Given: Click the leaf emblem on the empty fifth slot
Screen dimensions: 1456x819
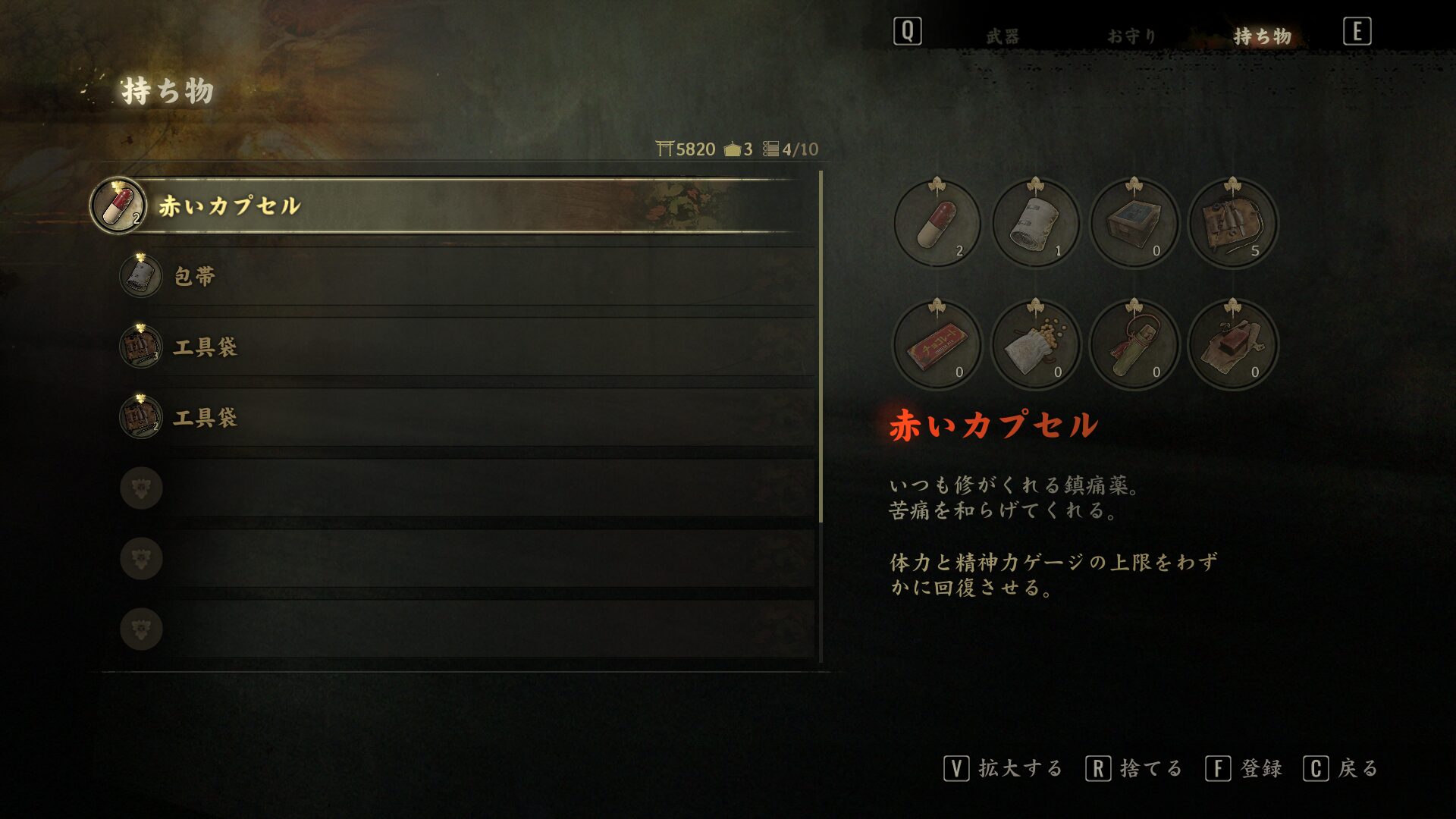Looking at the screenshot, I should coord(140,488).
